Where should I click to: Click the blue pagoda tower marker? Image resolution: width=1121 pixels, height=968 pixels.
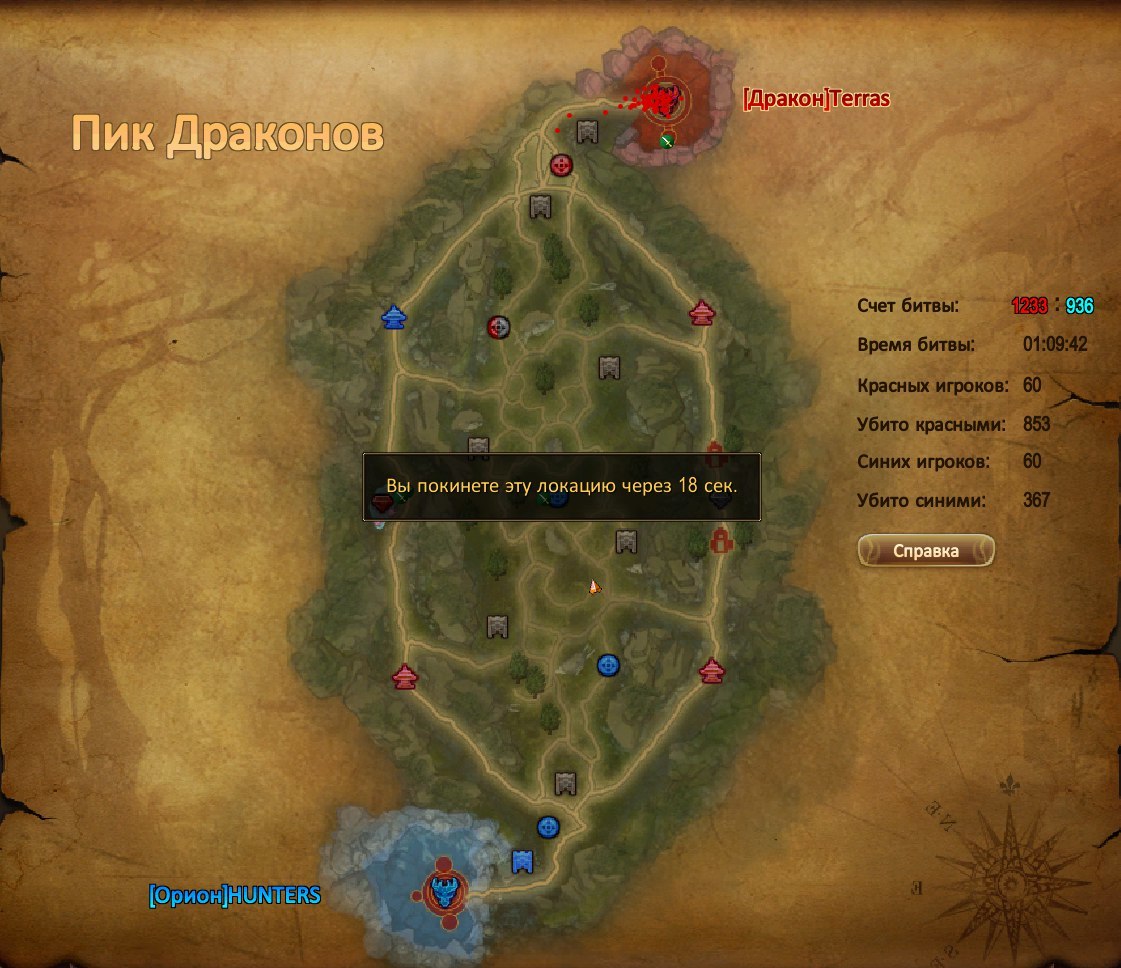tap(395, 317)
